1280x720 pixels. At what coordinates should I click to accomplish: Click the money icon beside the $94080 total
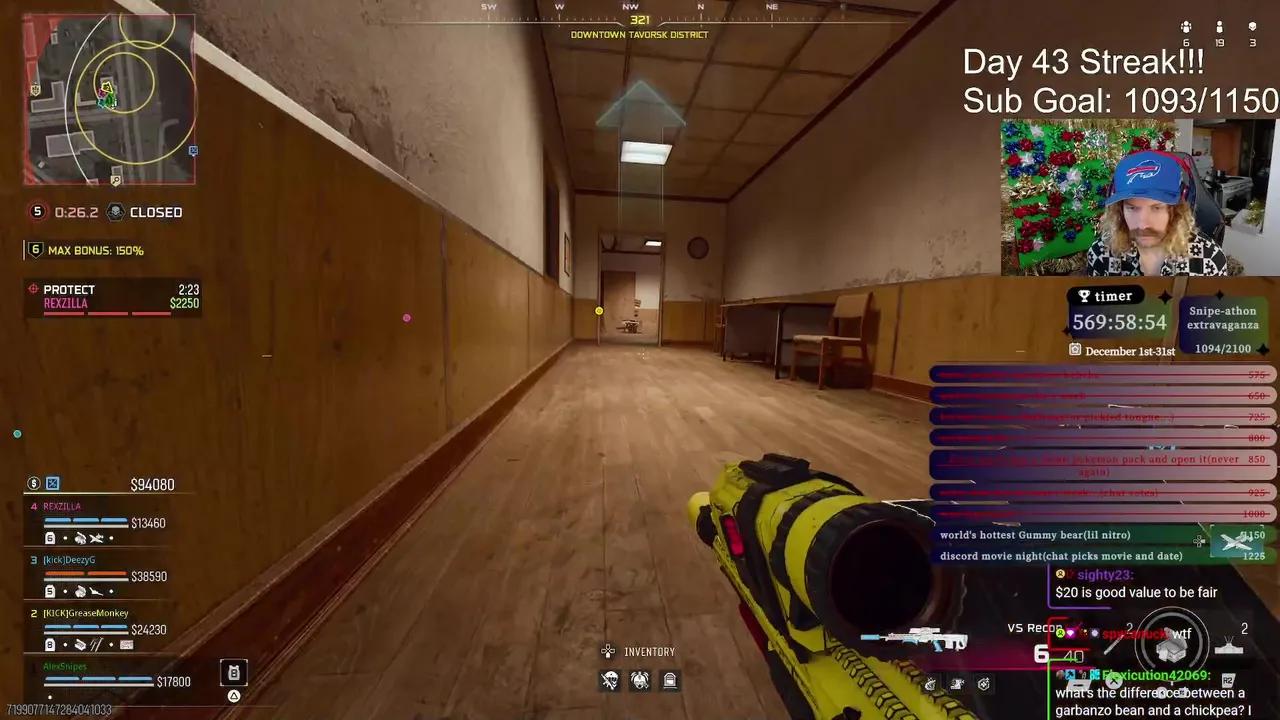pyautogui.click(x=33, y=484)
